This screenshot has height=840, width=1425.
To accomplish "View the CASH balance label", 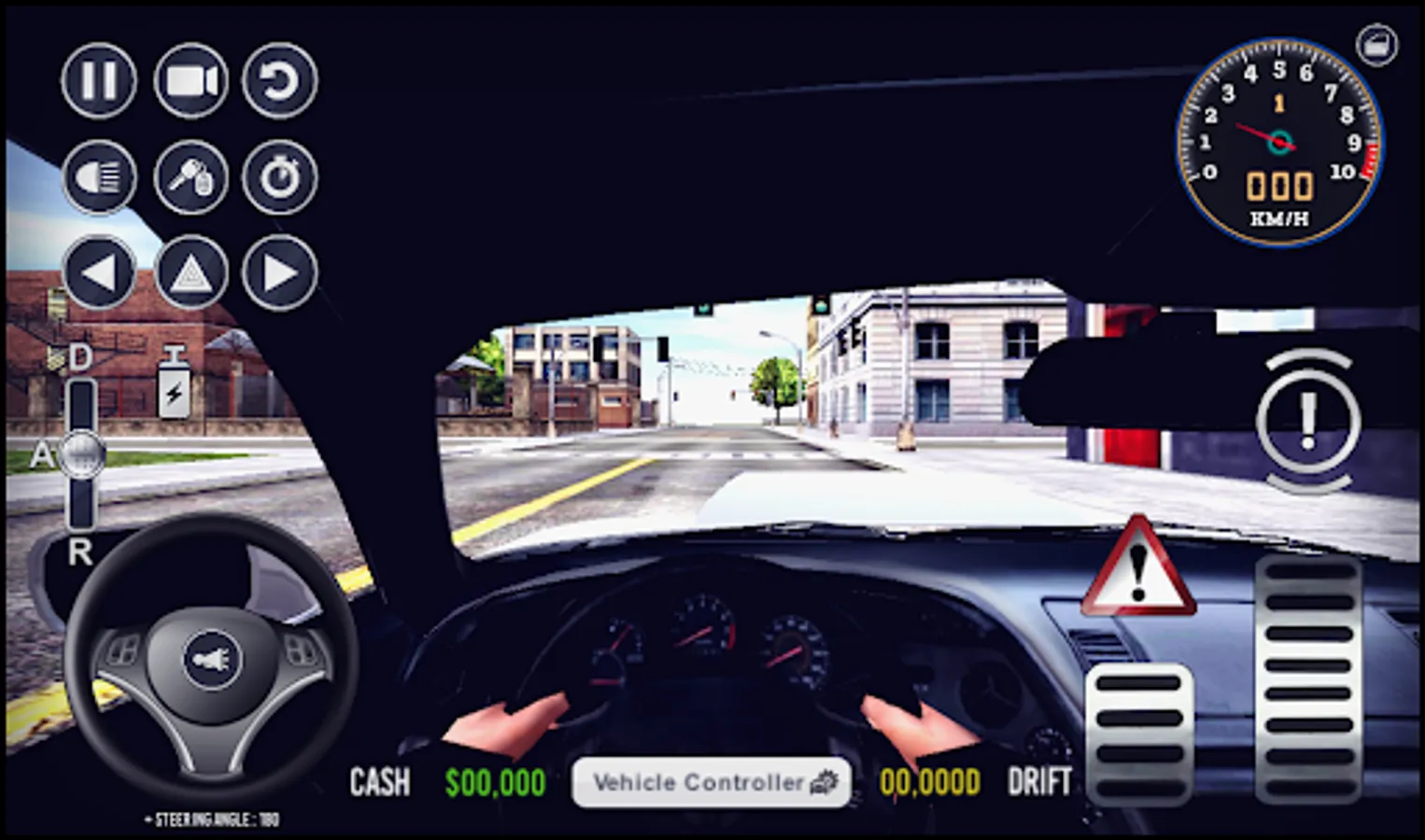I will pyautogui.click(x=379, y=782).
